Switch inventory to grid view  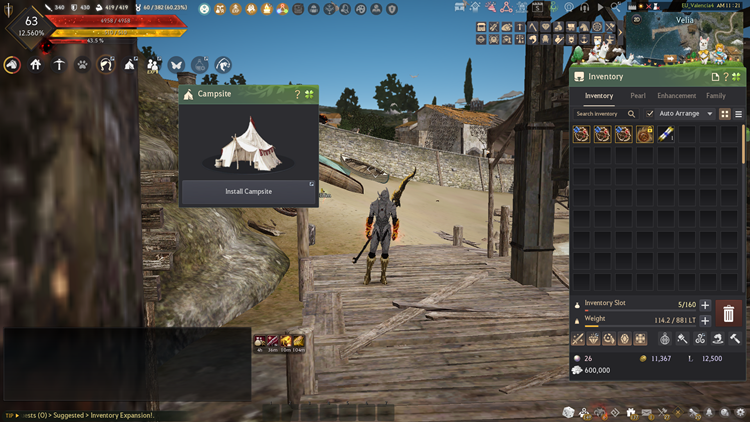click(x=725, y=114)
